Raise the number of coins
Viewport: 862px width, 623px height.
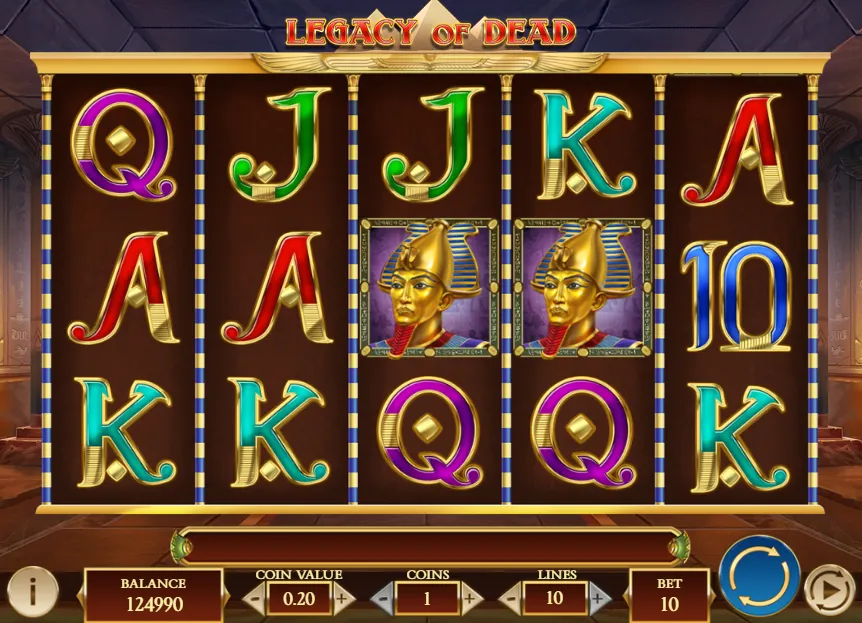(471, 598)
